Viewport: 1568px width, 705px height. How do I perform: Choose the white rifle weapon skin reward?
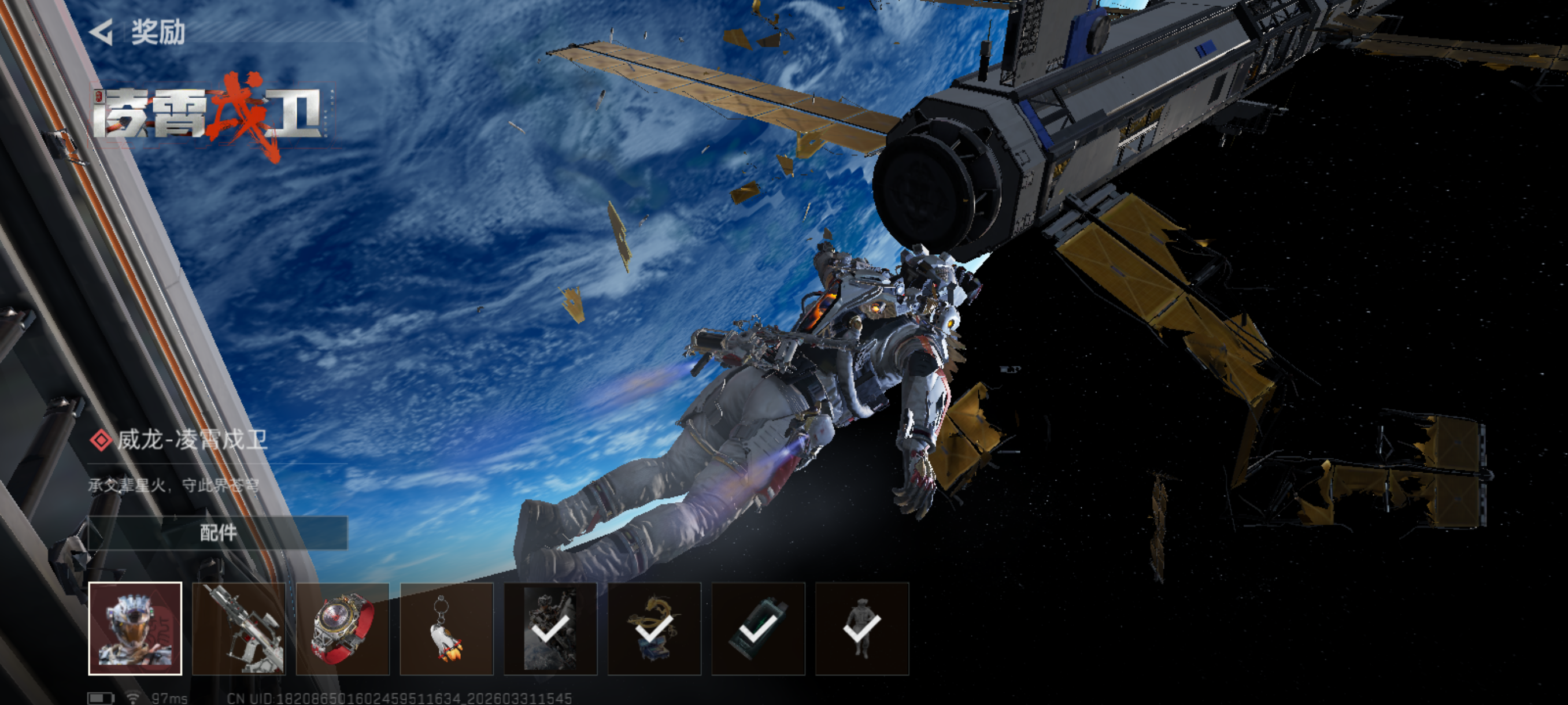click(239, 628)
